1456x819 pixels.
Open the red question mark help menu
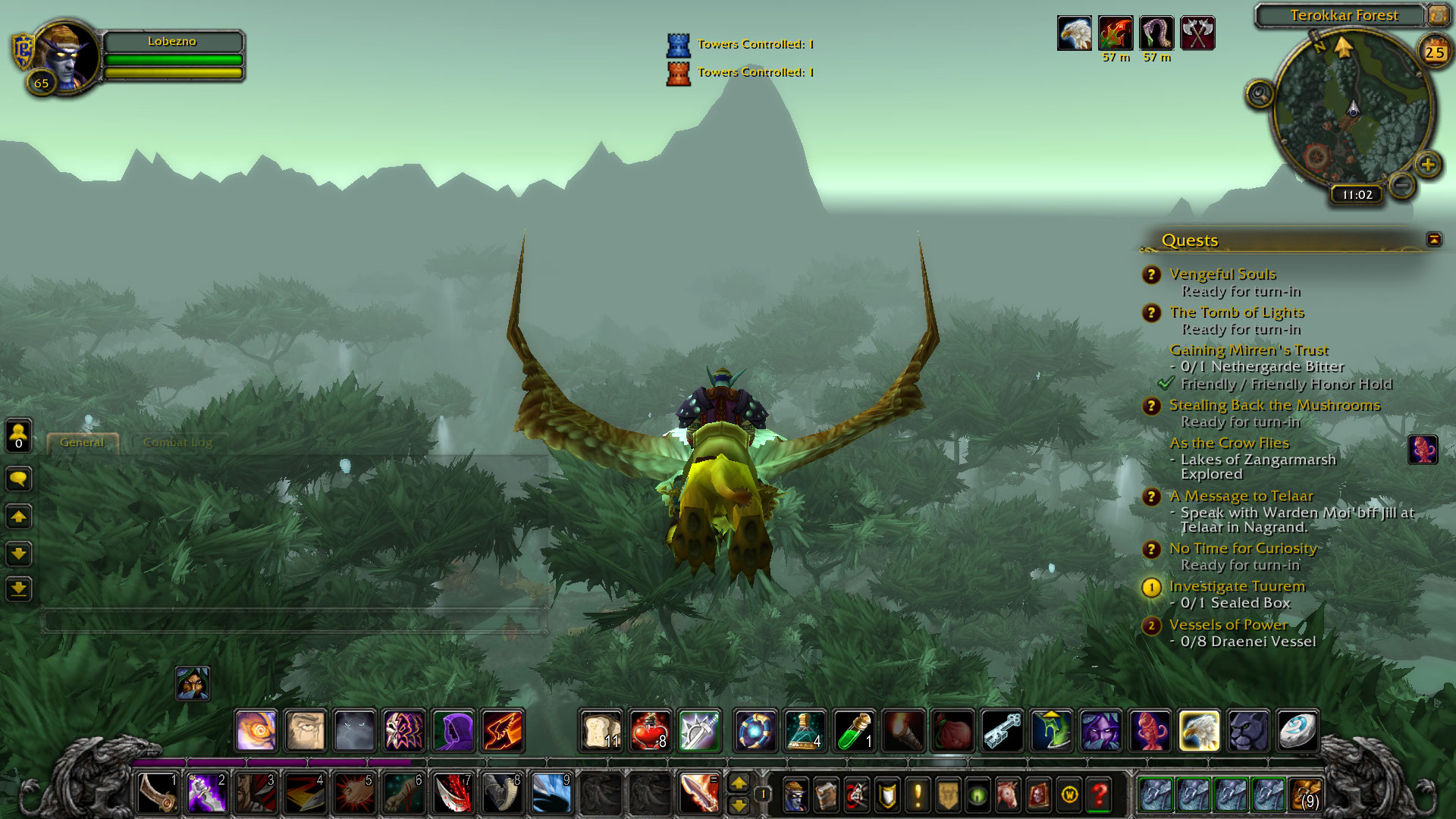[1099, 795]
